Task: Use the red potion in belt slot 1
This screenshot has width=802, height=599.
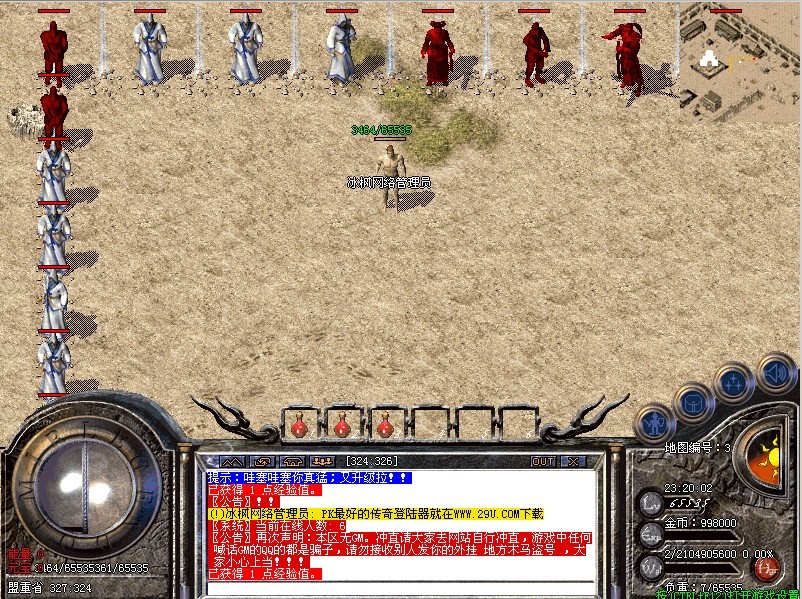Action: tap(299, 426)
